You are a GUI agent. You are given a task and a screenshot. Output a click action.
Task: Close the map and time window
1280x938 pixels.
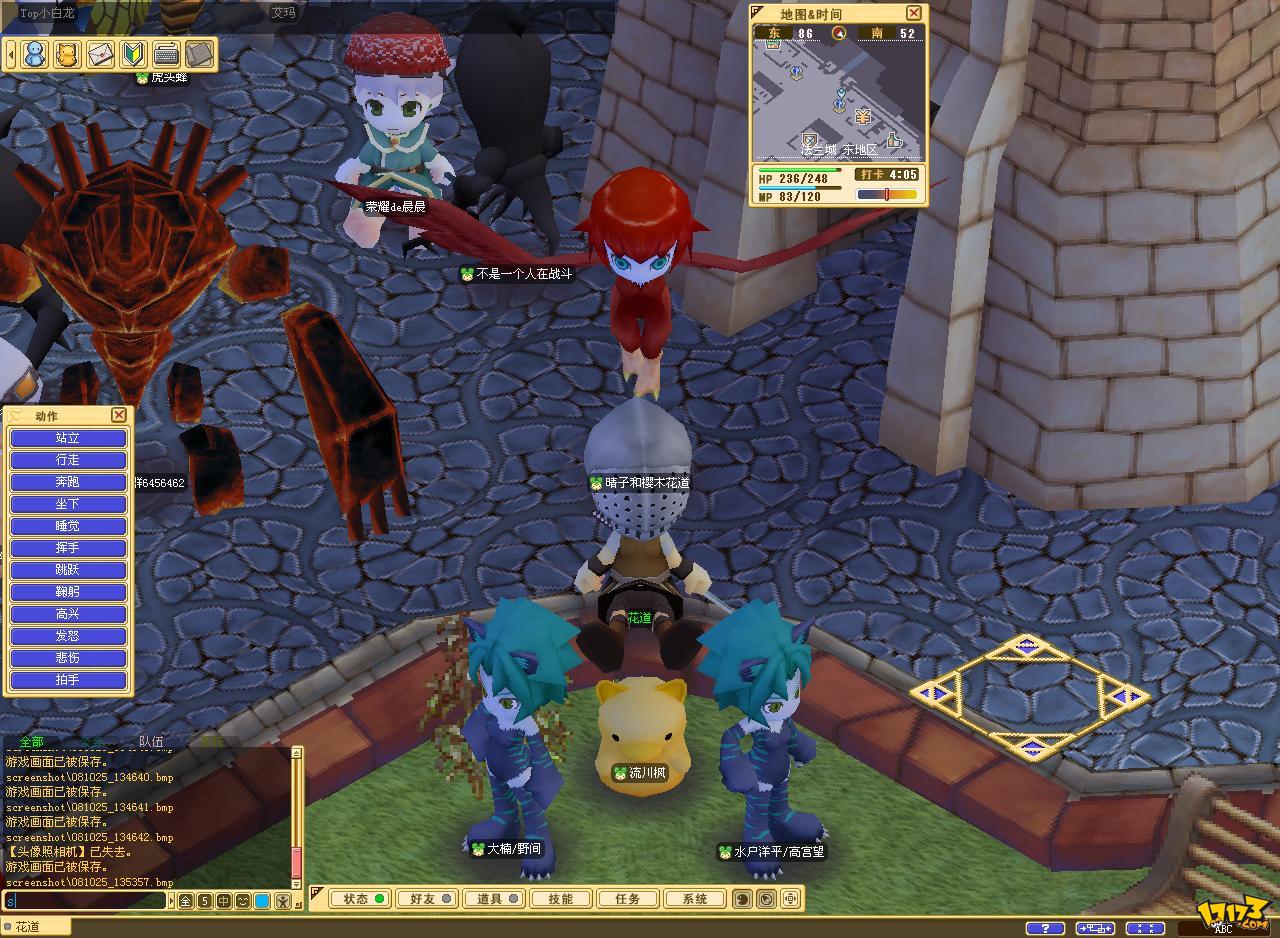point(913,13)
